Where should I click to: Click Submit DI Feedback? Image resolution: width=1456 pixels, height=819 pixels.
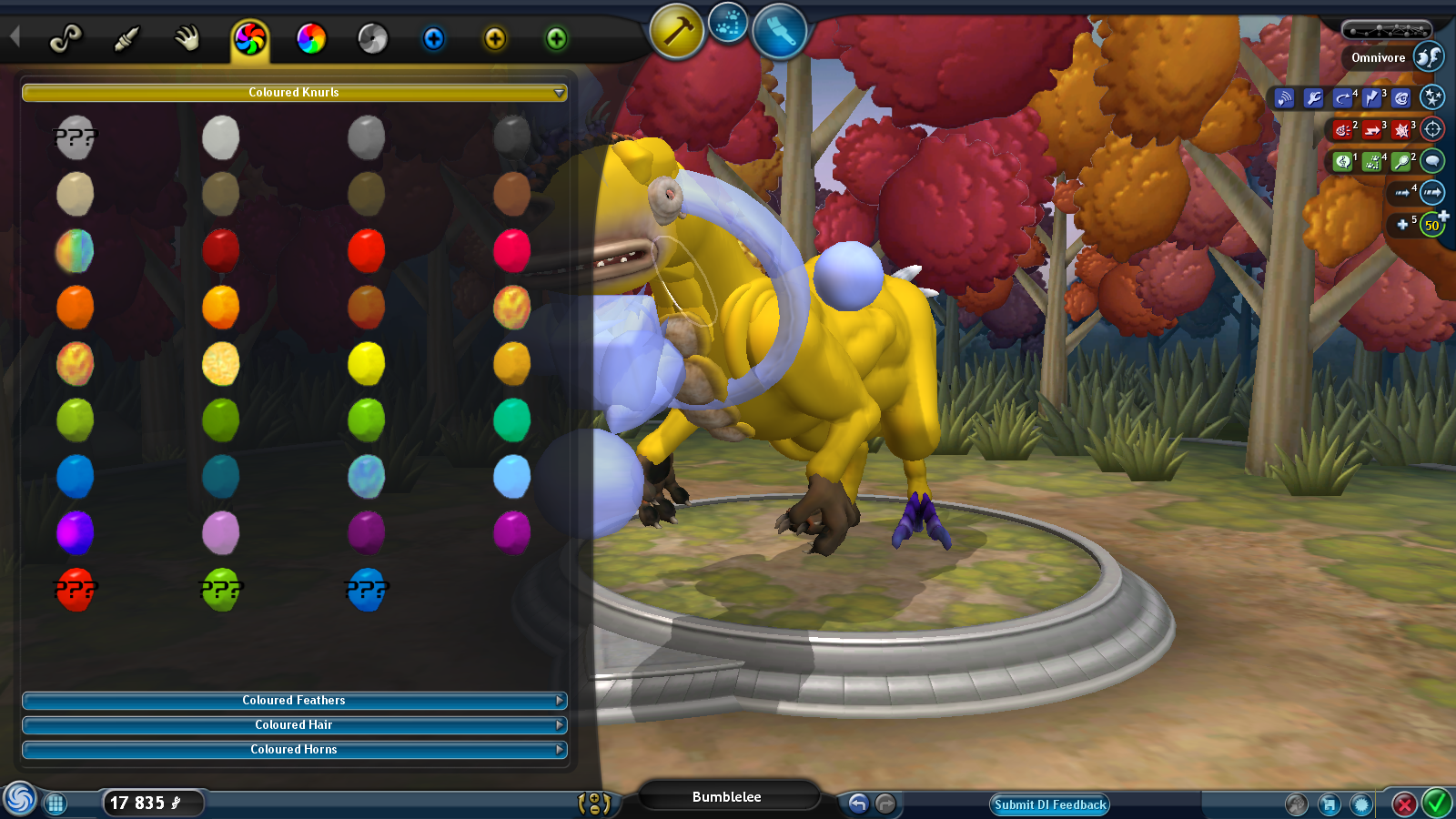(1050, 804)
